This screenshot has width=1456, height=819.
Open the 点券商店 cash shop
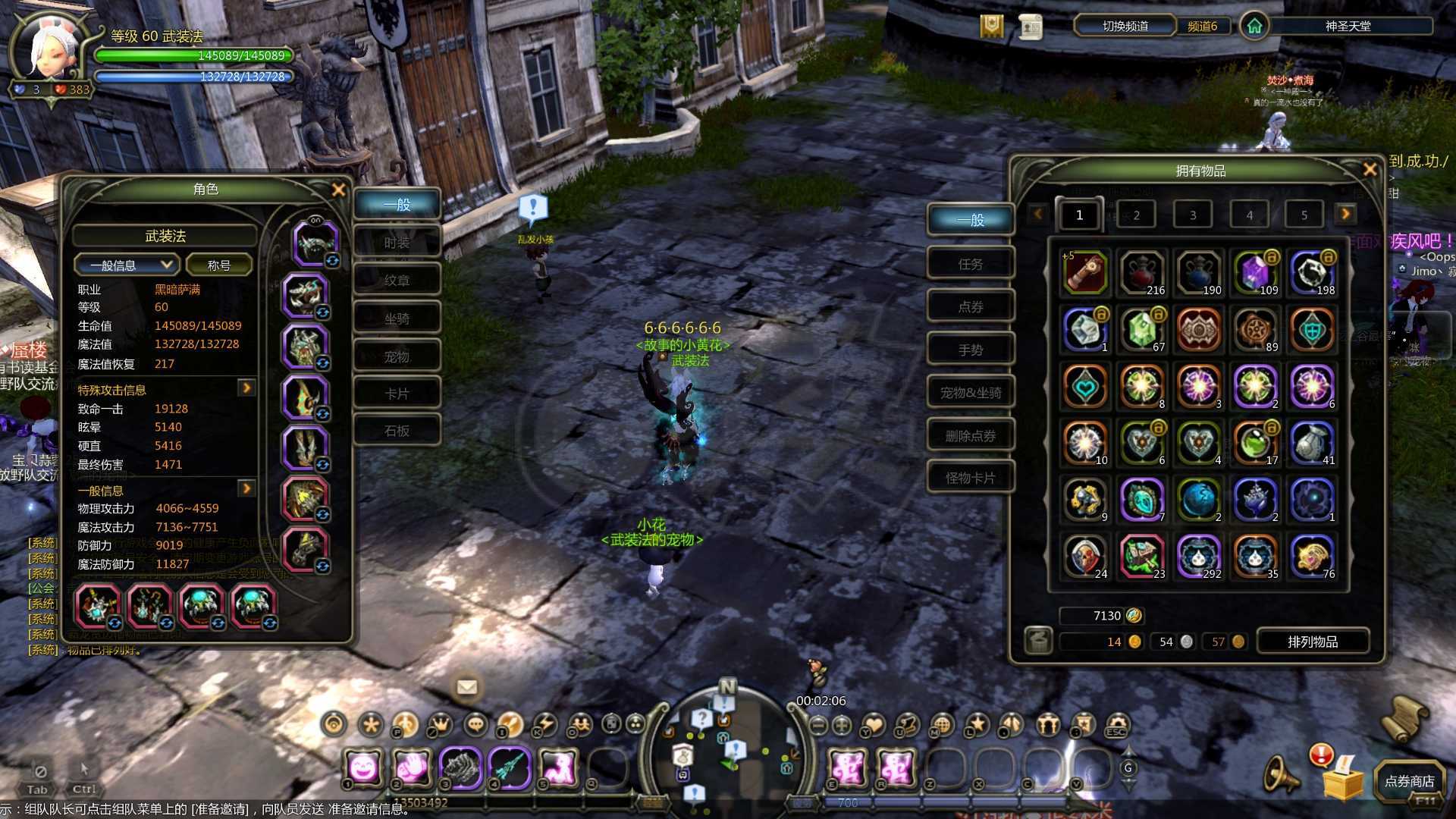click(1409, 781)
